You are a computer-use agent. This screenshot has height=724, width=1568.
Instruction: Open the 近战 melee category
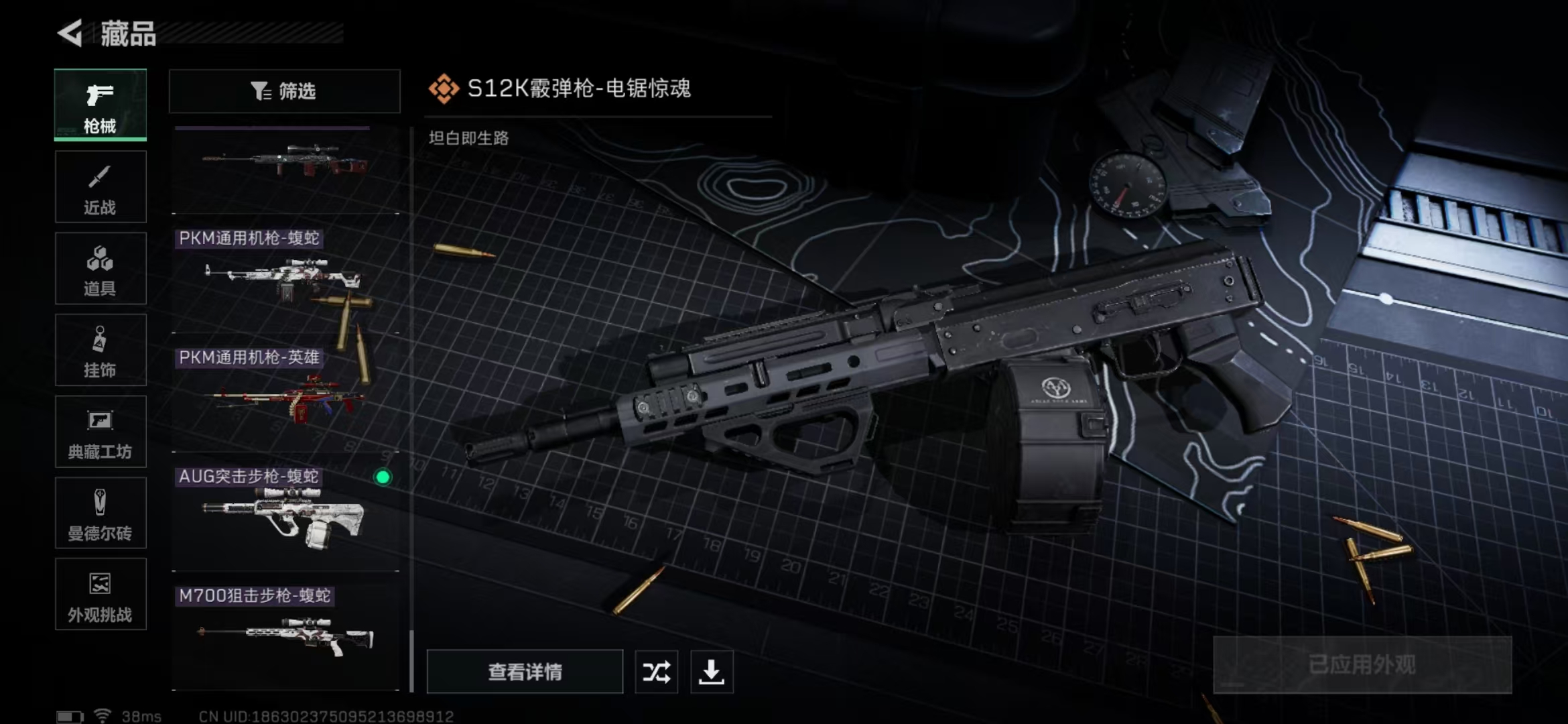[x=101, y=187]
